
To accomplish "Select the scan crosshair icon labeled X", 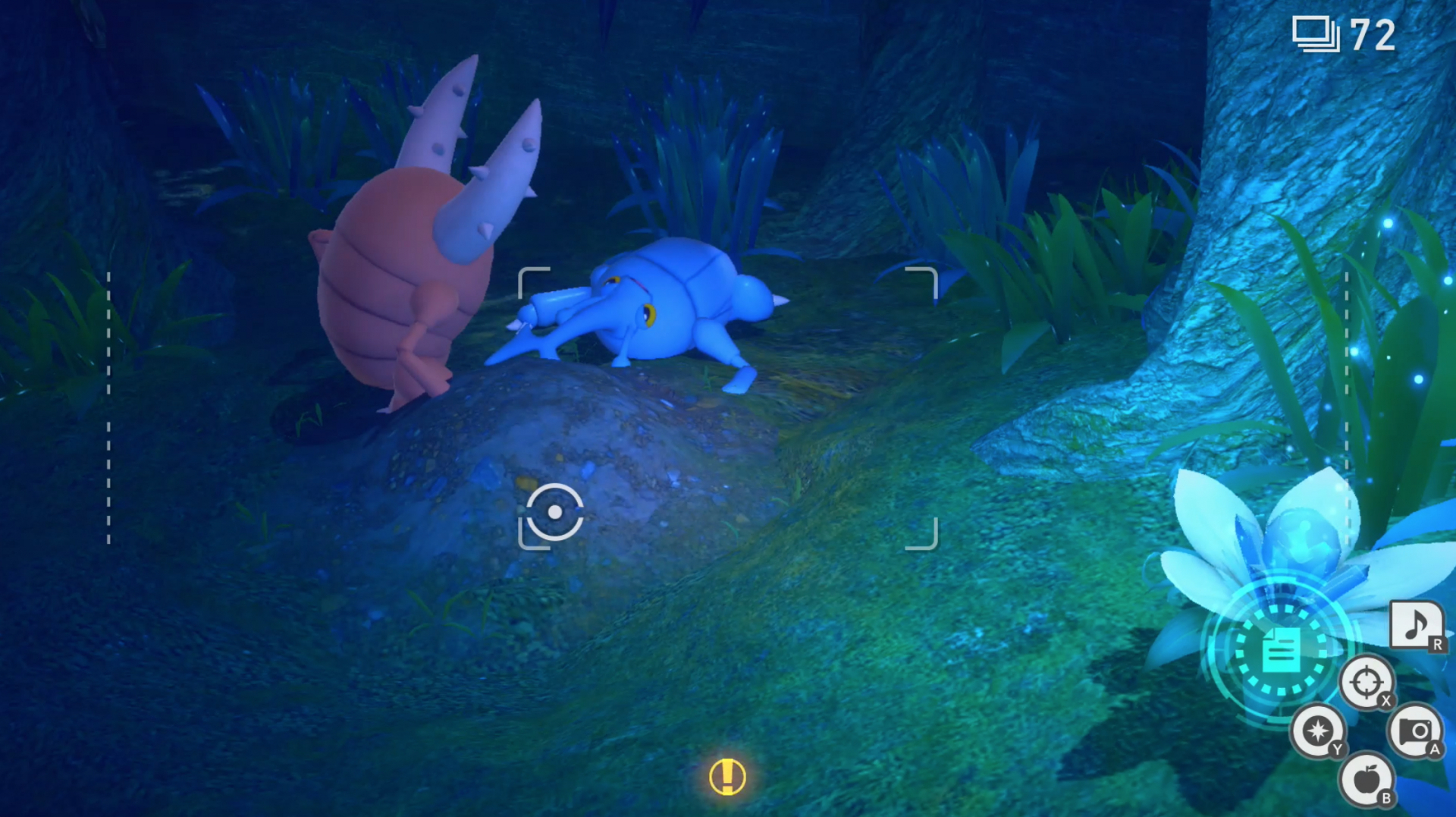I will [x=1366, y=680].
